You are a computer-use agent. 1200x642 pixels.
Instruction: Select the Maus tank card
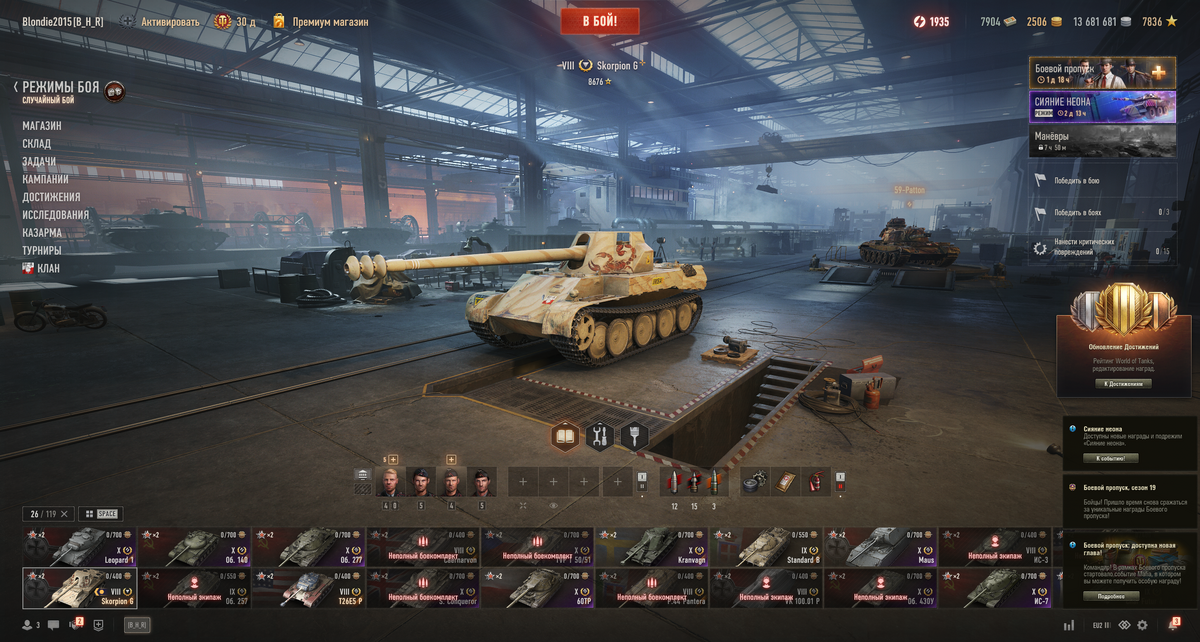(x=880, y=548)
